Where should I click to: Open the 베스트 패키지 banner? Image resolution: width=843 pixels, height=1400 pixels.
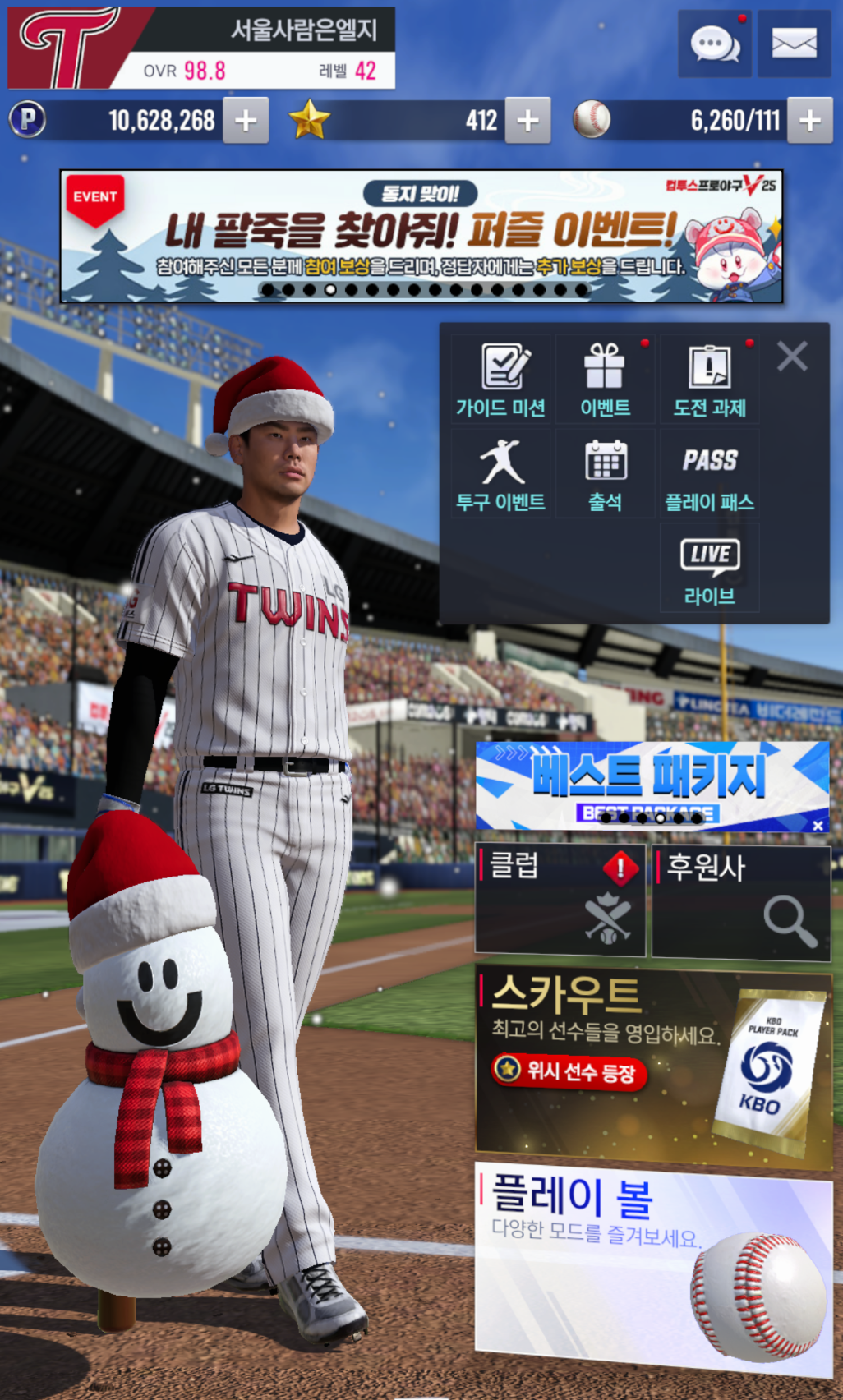pyautogui.click(x=641, y=782)
